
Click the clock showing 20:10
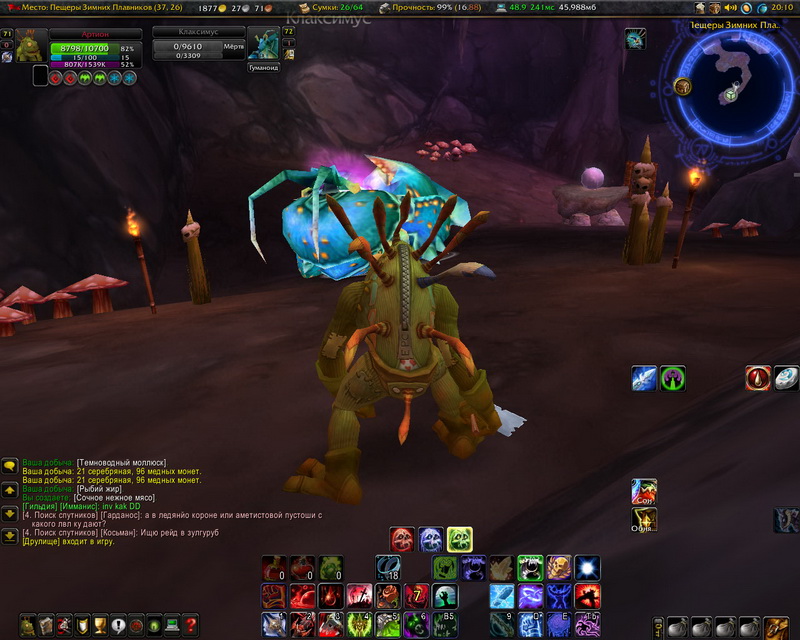click(x=782, y=8)
